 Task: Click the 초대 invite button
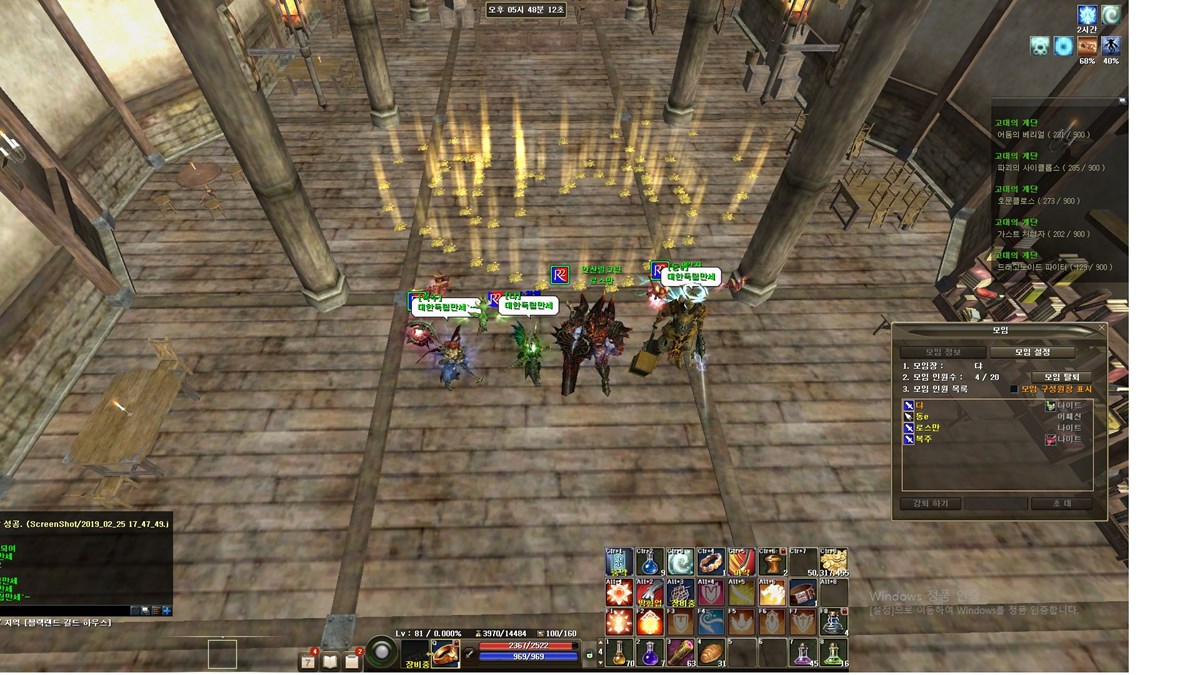(1060, 504)
